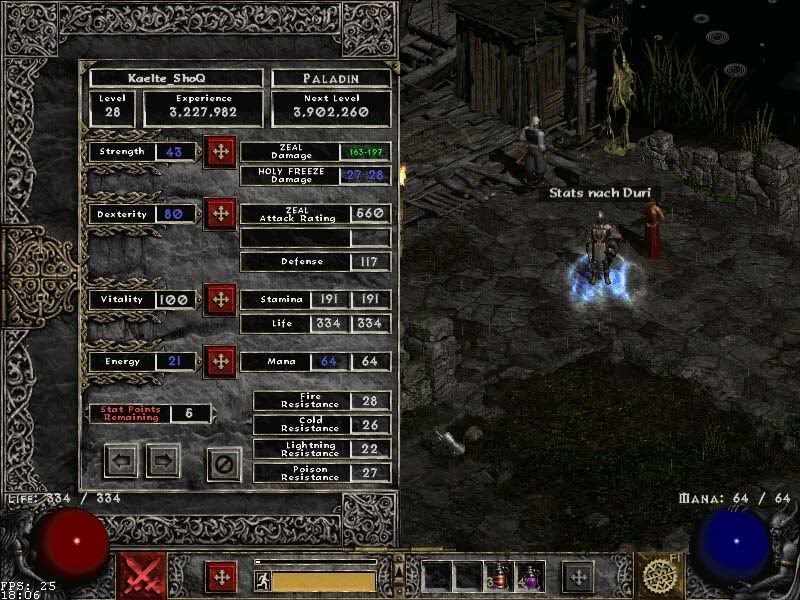800x600 pixels.
Task: Use the purple rejuvenation potion in belt
Action: [x=530, y=576]
